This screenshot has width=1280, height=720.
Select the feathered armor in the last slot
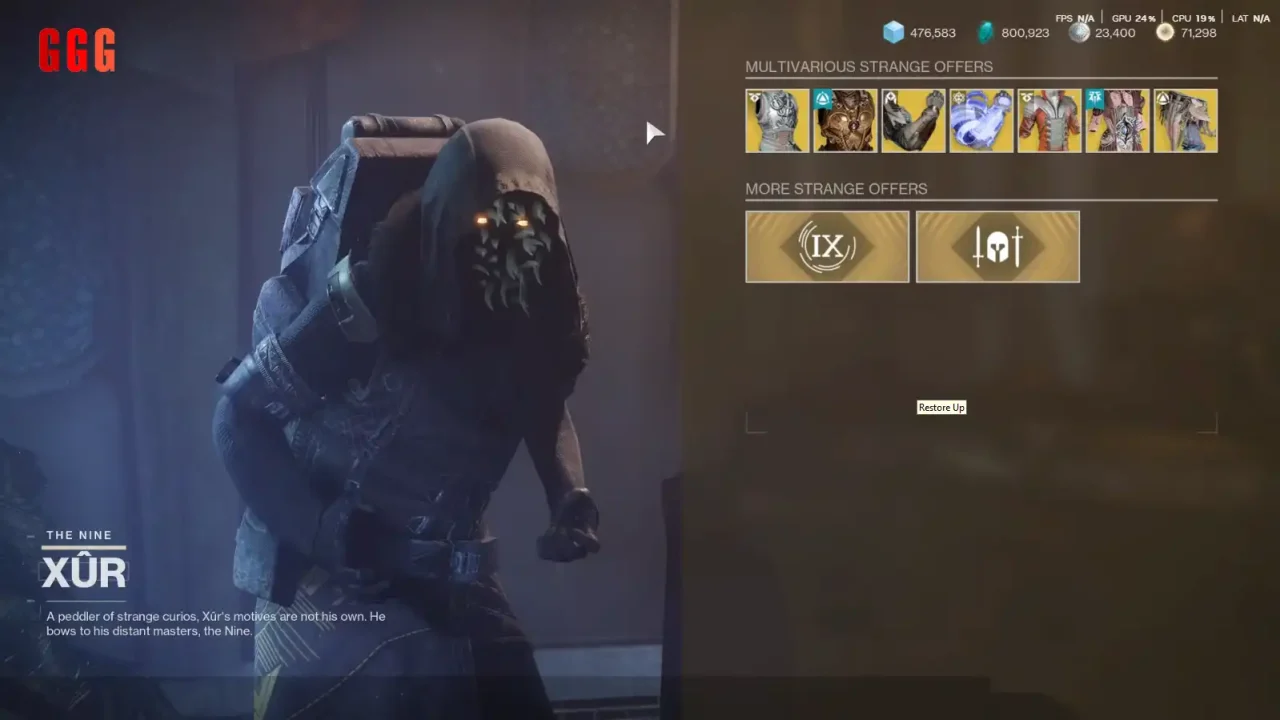tap(1185, 121)
